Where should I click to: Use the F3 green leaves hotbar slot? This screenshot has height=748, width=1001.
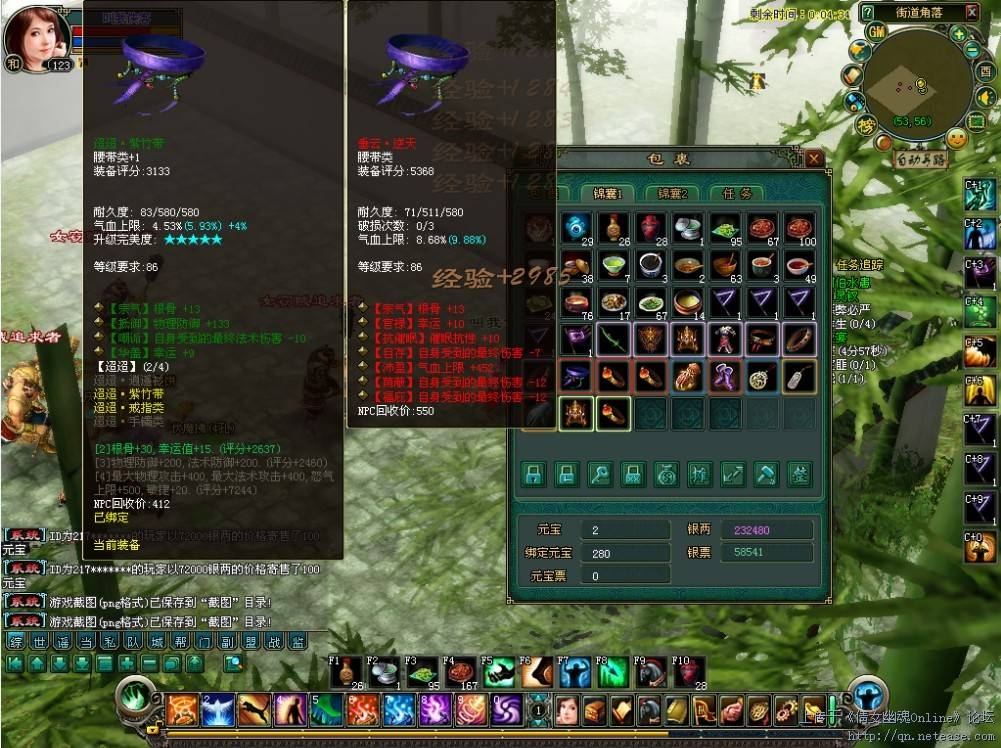[x=421, y=673]
